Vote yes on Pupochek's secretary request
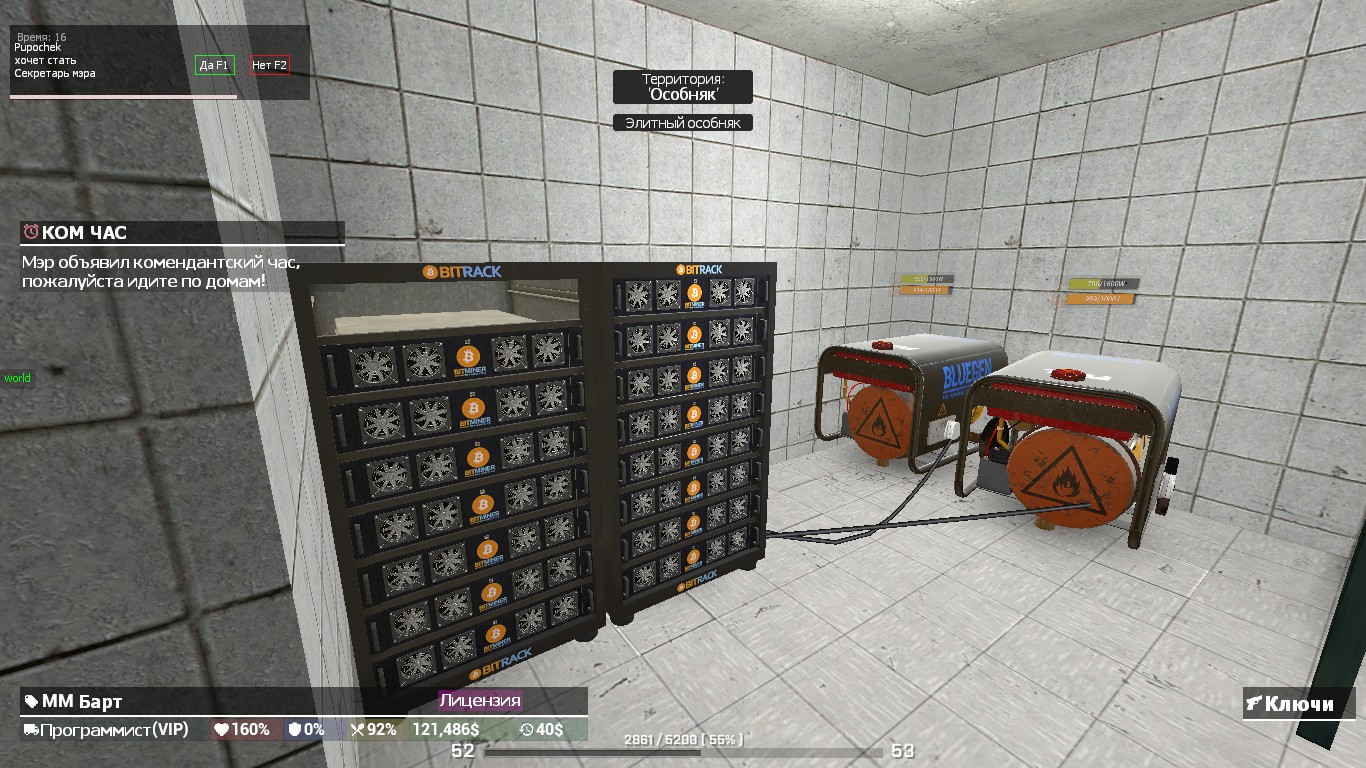This screenshot has height=768, width=1366. (215, 65)
